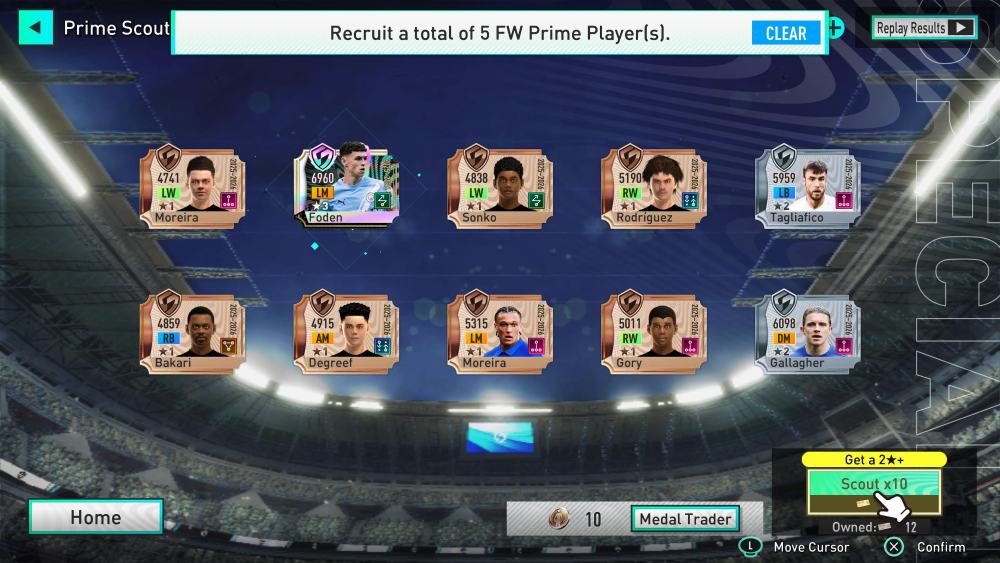1000x563 pixels.
Task: Open the Medal Trader
Action: (x=685, y=519)
